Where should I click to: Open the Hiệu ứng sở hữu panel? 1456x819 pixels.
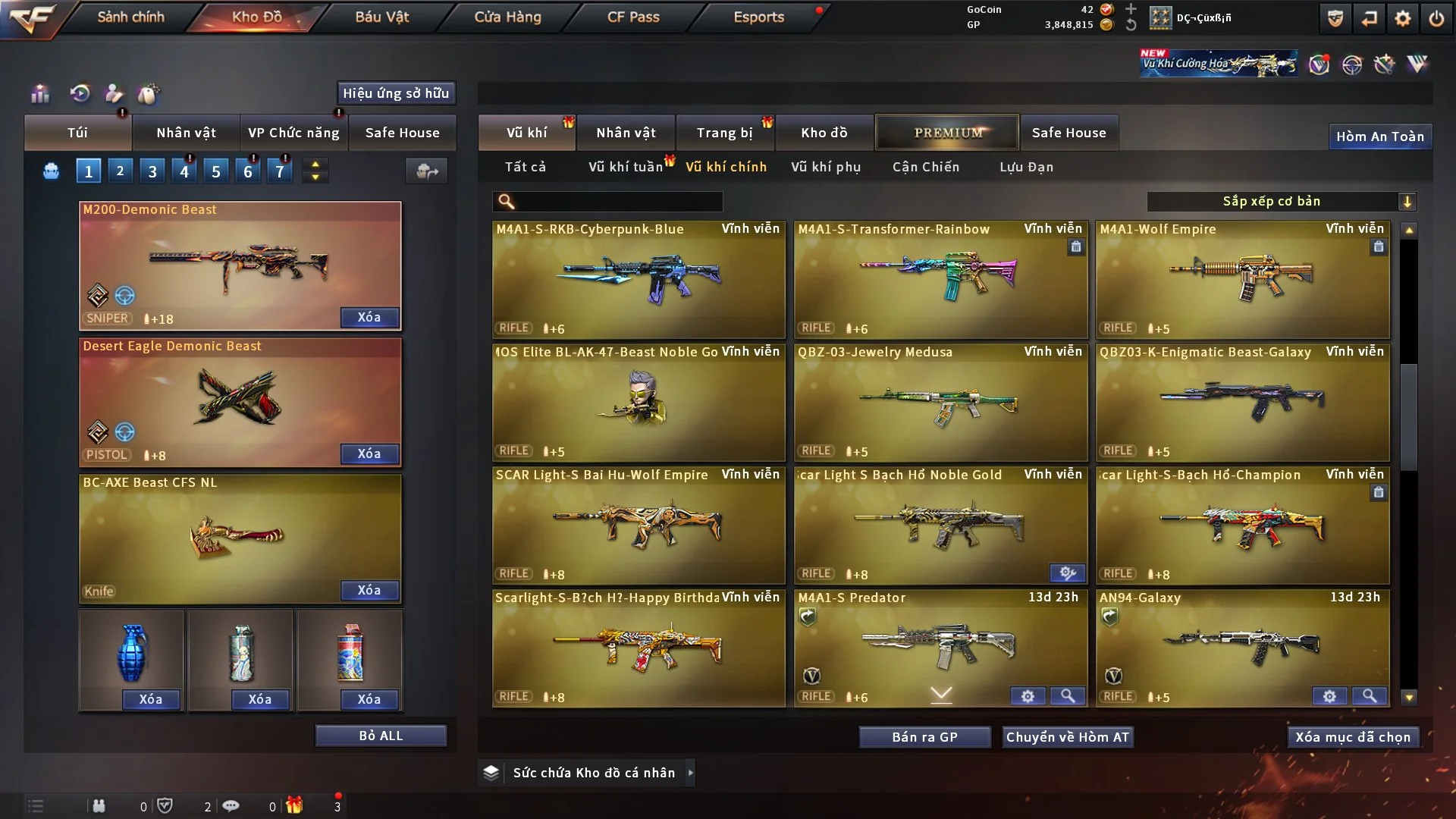click(x=396, y=93)
